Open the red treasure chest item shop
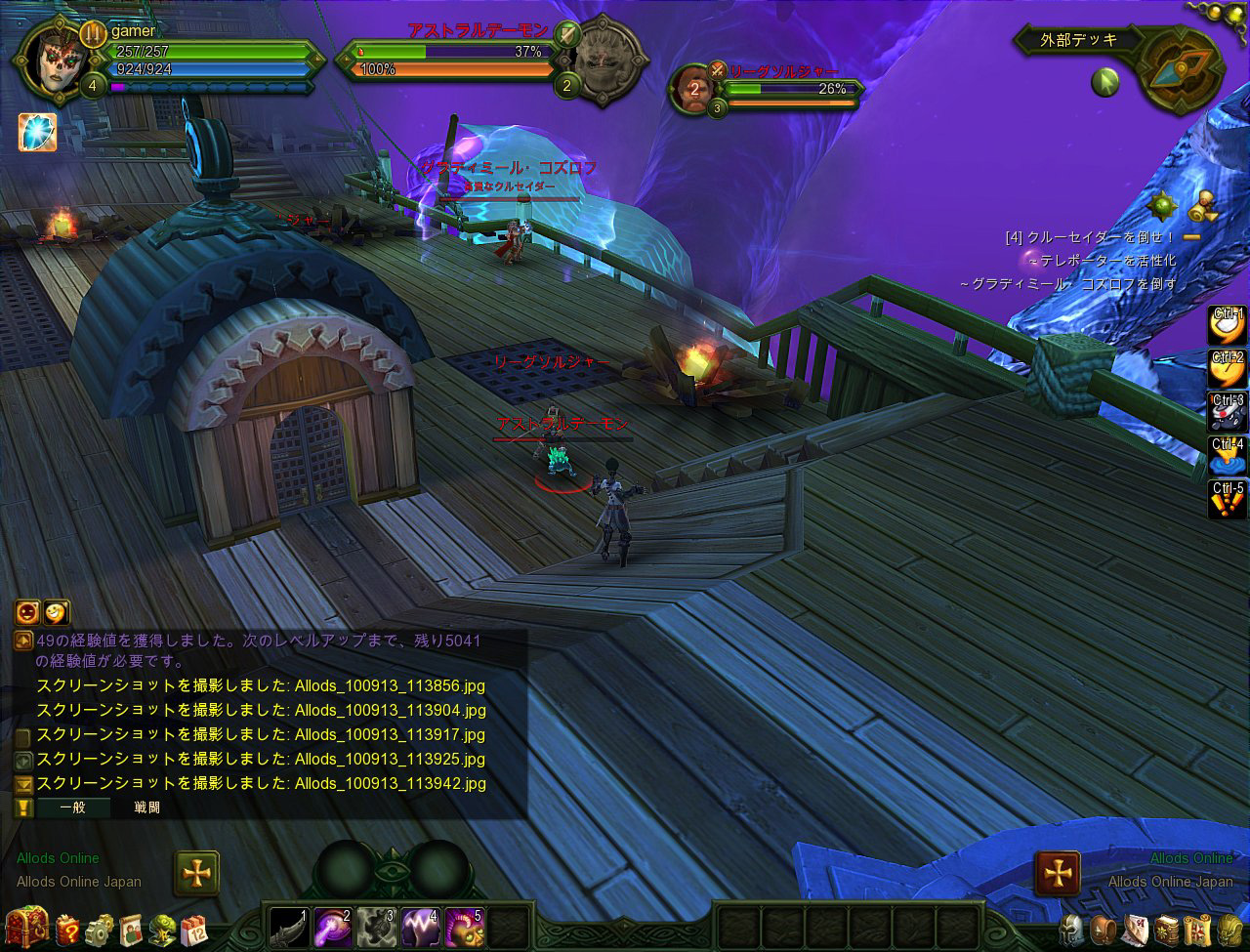 [26, 928]
